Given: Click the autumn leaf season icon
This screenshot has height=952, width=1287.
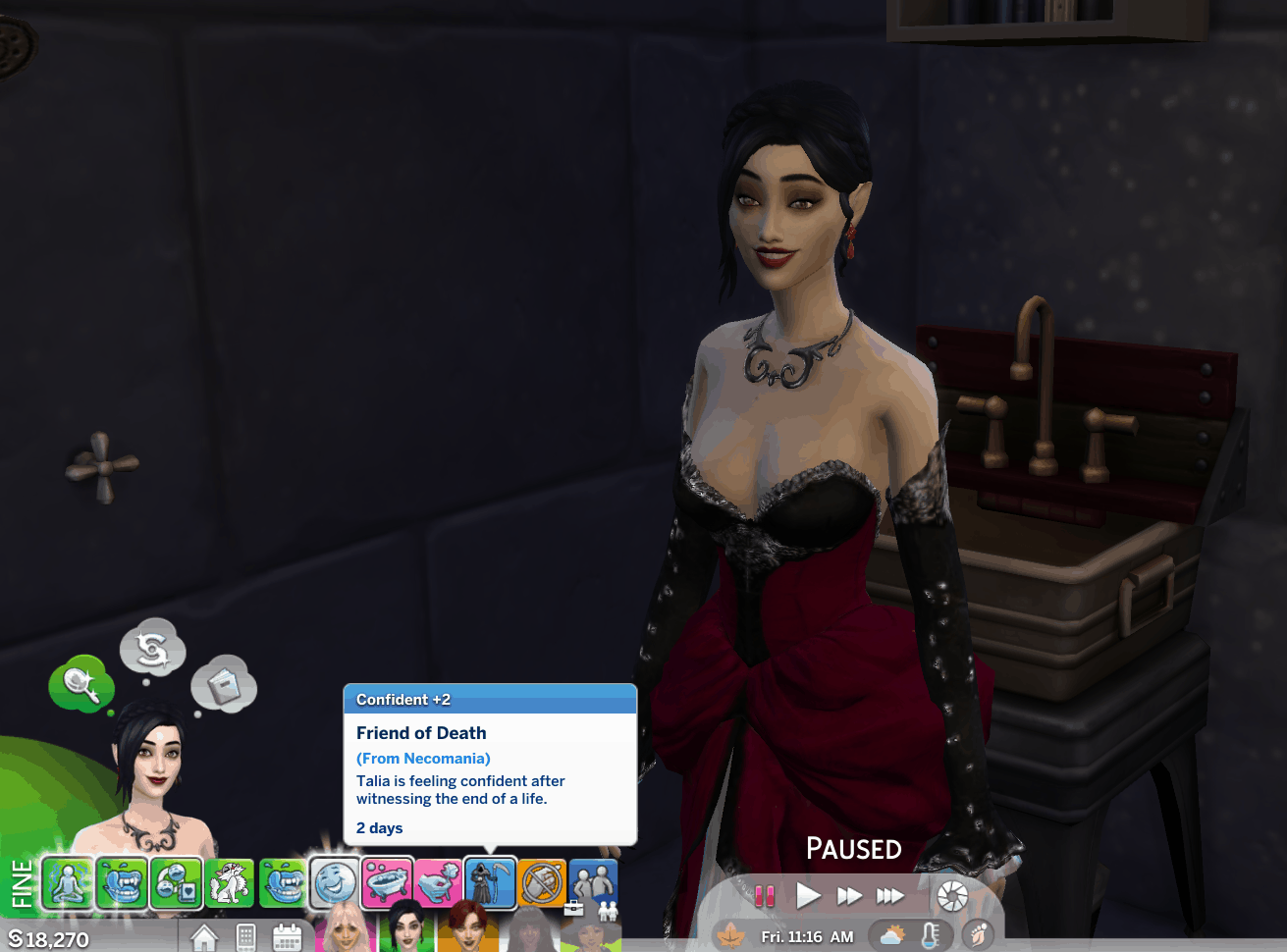Looking at the screenshot, I should point(730,935).
